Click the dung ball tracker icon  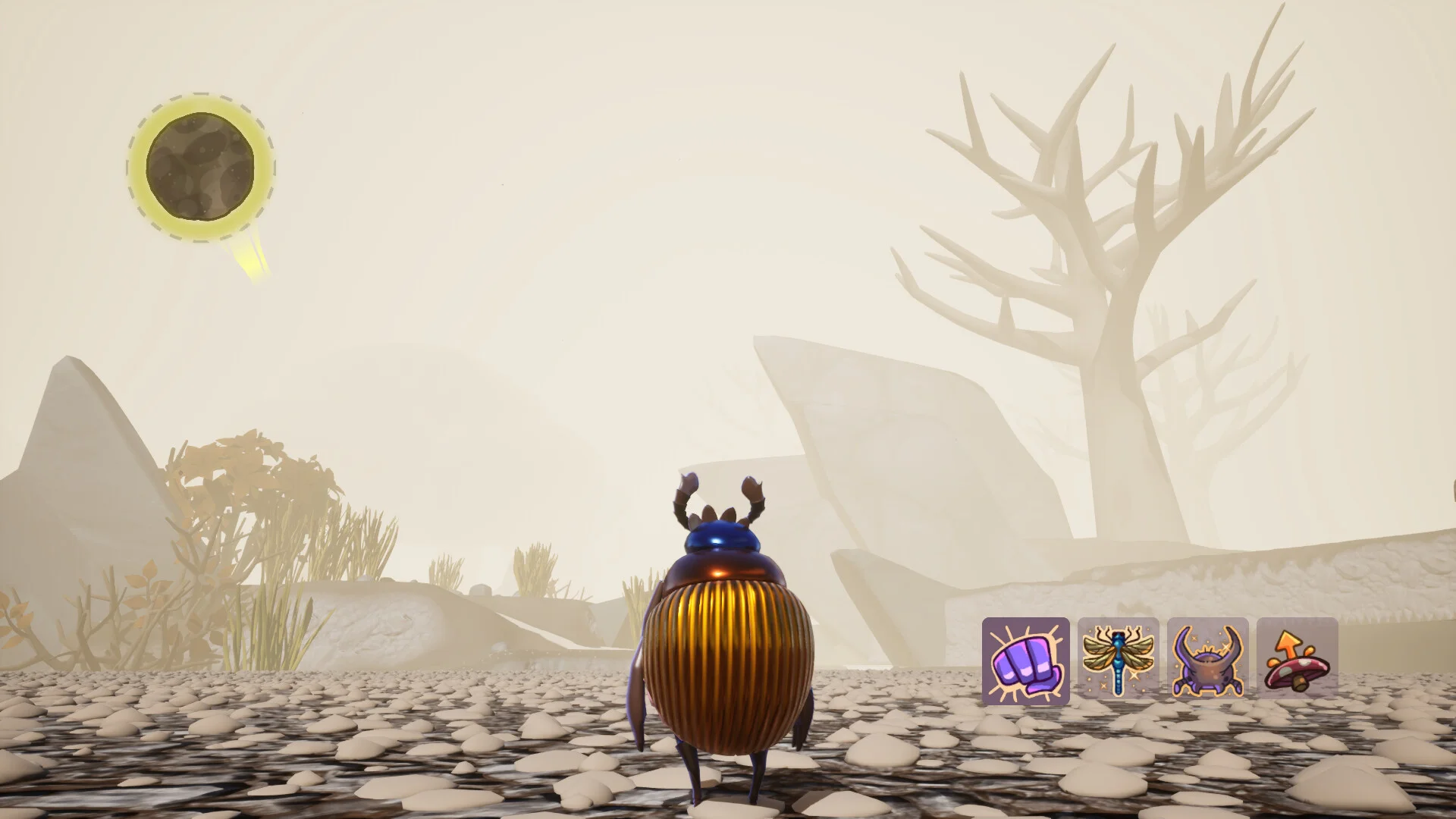[x=200, y=168]
